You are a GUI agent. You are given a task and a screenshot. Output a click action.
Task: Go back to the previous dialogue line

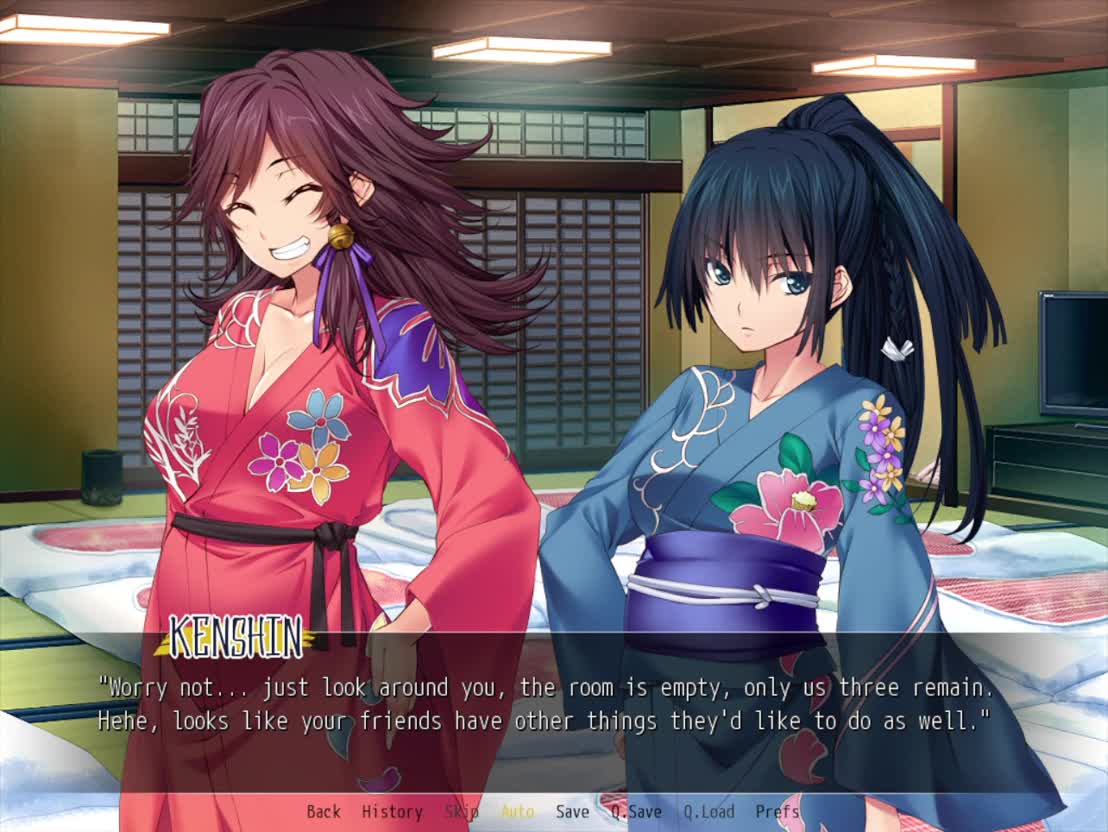[x=323, y=812]
